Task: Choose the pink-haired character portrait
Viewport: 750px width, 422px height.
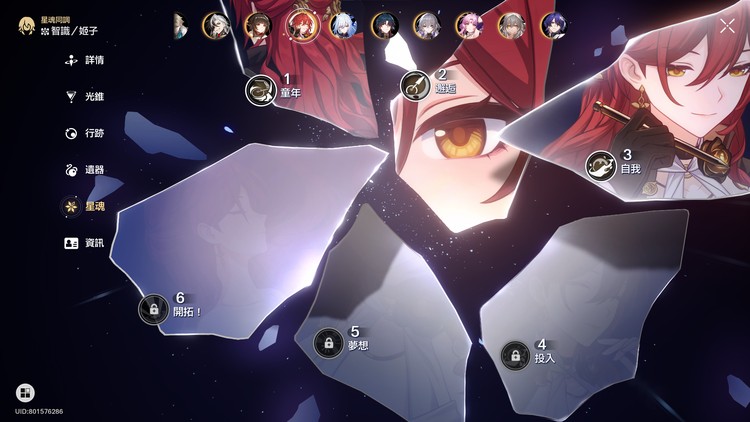Action: pyautogui.click(x=468, y=25)
